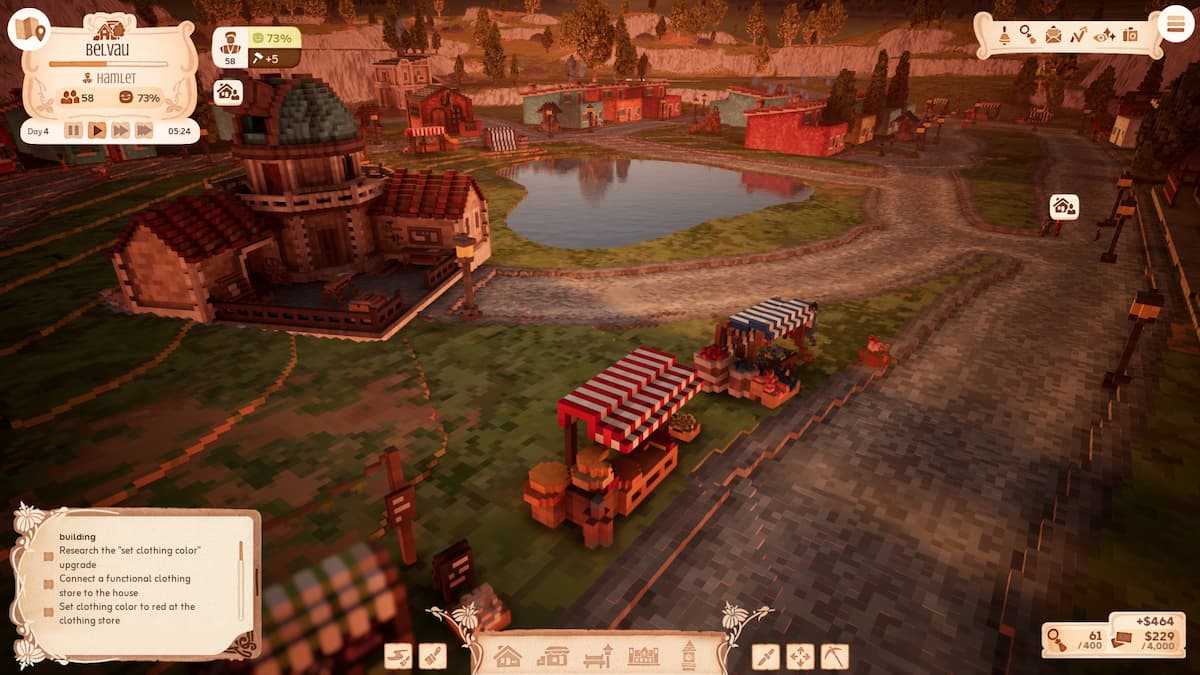Activate the camera photo mode
Screen dimensions: 1200x675
pos(1130,36)
